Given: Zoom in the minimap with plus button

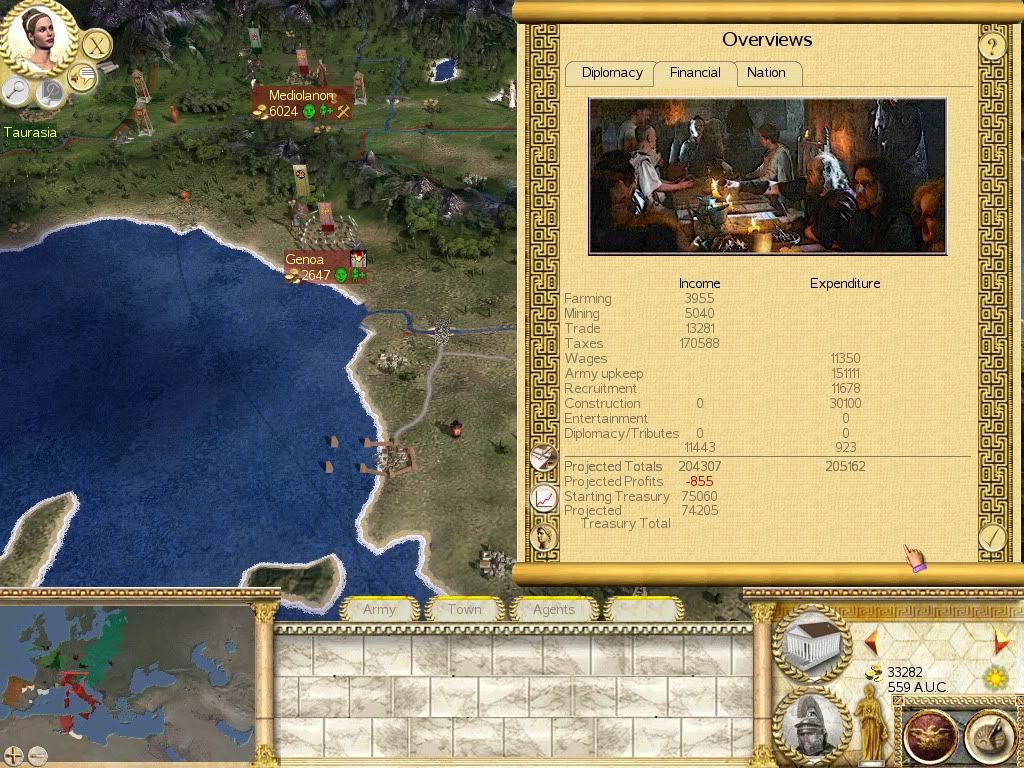Looking at the screenshot, I should coord(13,755).
